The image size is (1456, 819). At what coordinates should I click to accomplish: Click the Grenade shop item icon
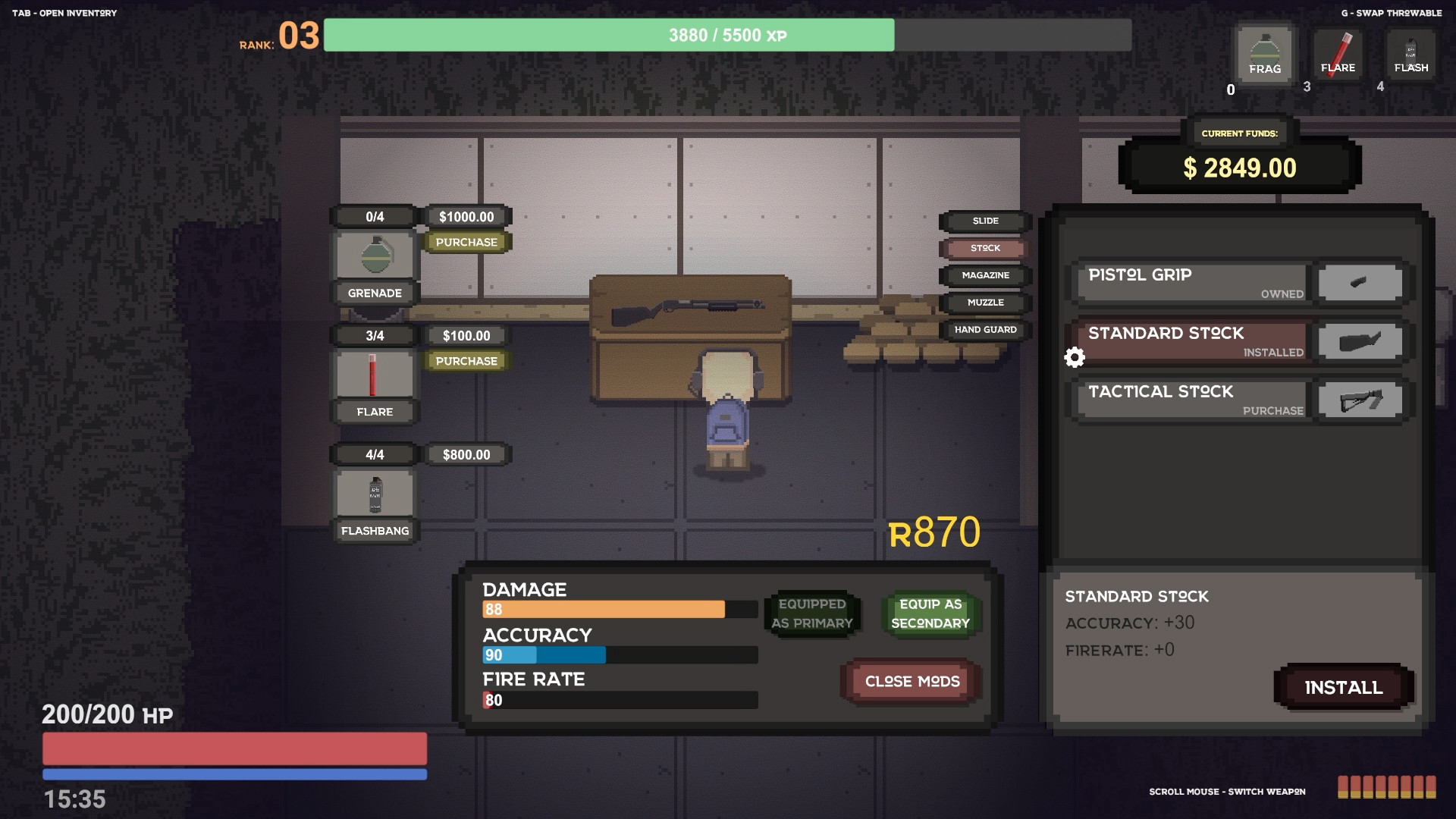373,256
